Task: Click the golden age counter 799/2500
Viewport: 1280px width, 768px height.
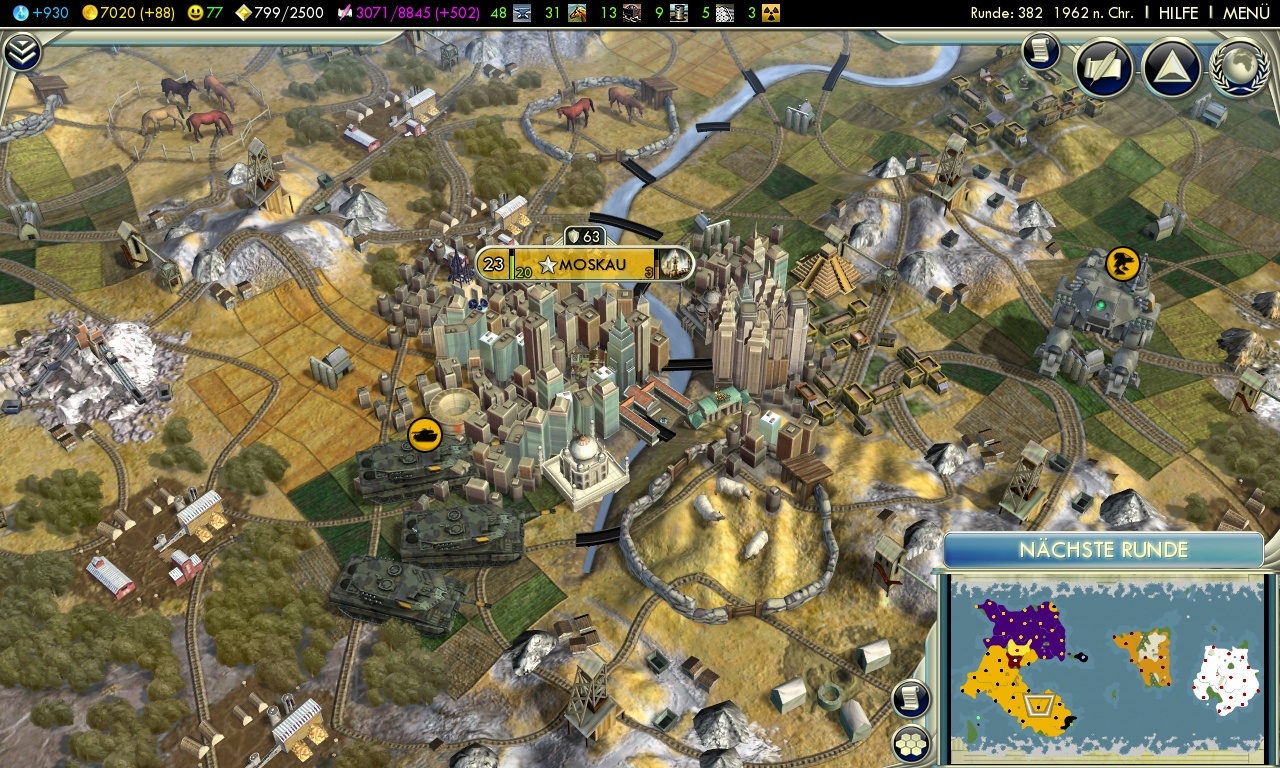Action: point(281,13)
